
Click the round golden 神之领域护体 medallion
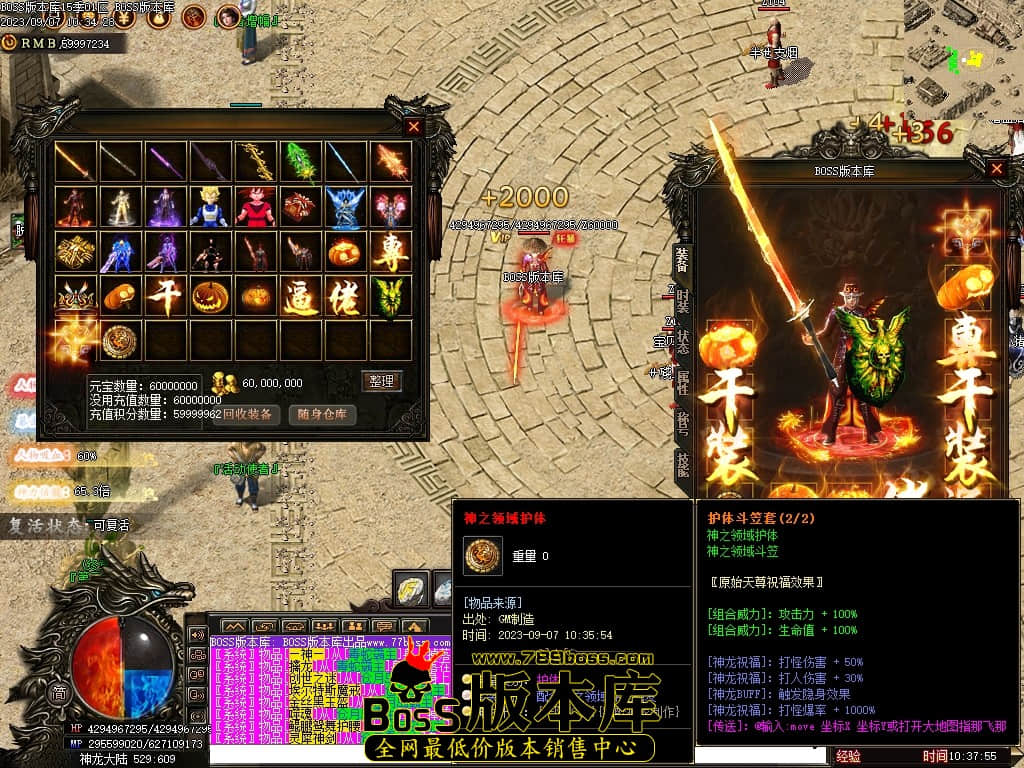pos(120,342)
